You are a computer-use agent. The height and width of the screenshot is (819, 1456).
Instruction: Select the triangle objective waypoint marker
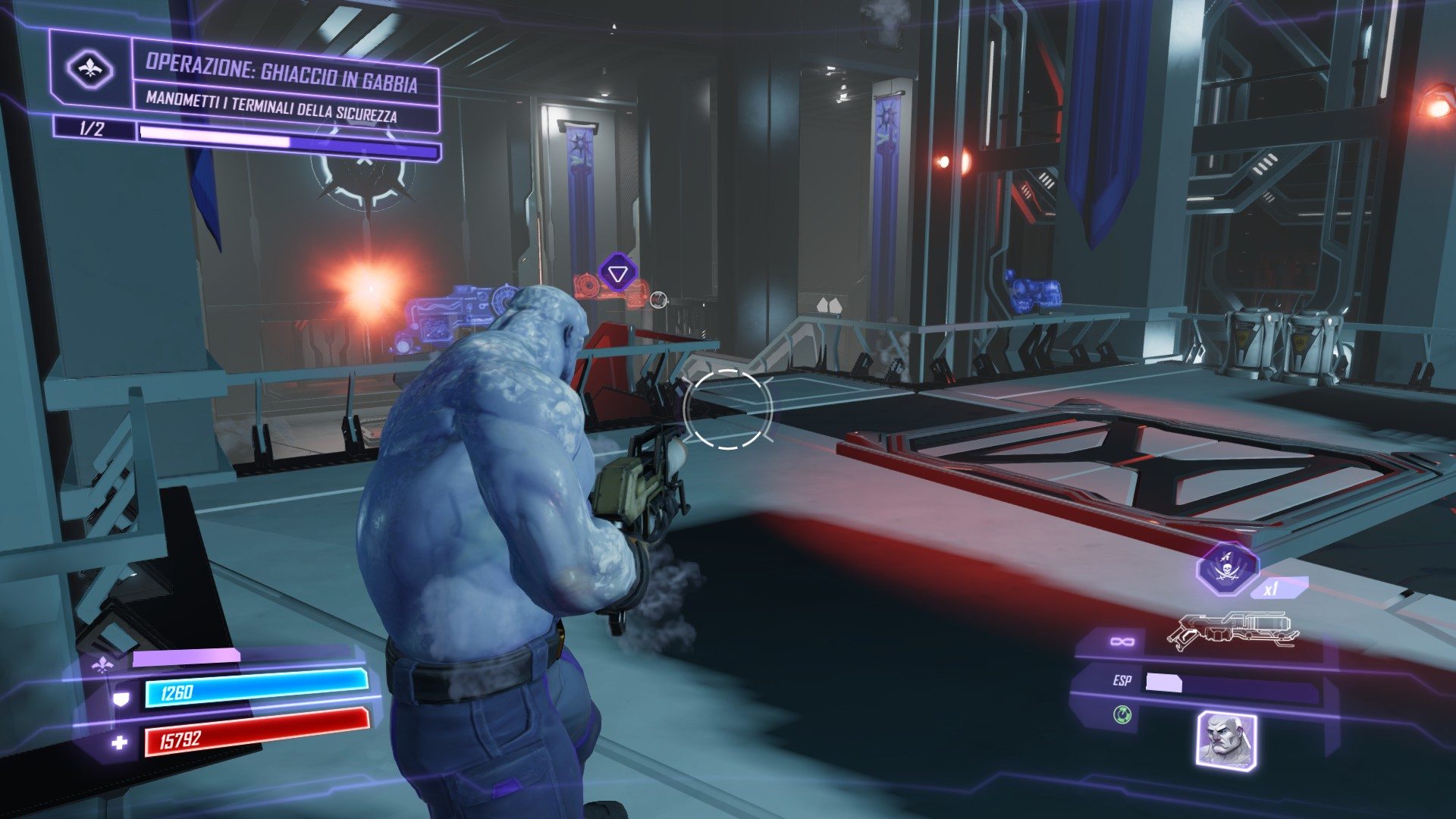point(617,273)
